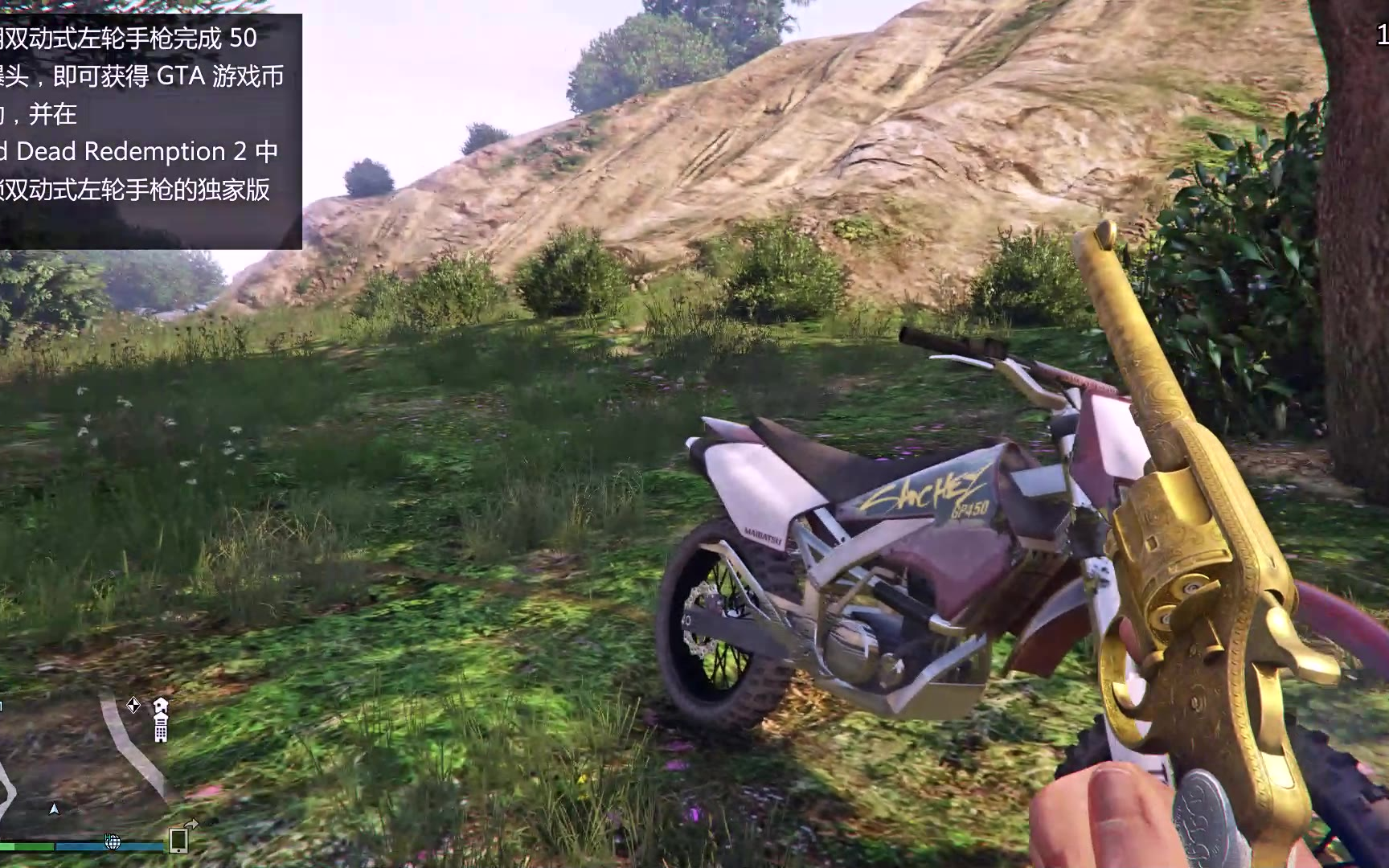This screenshot has width=1389, height=868.
Task: Click the double-action revolver help notification
Action: 149,131
